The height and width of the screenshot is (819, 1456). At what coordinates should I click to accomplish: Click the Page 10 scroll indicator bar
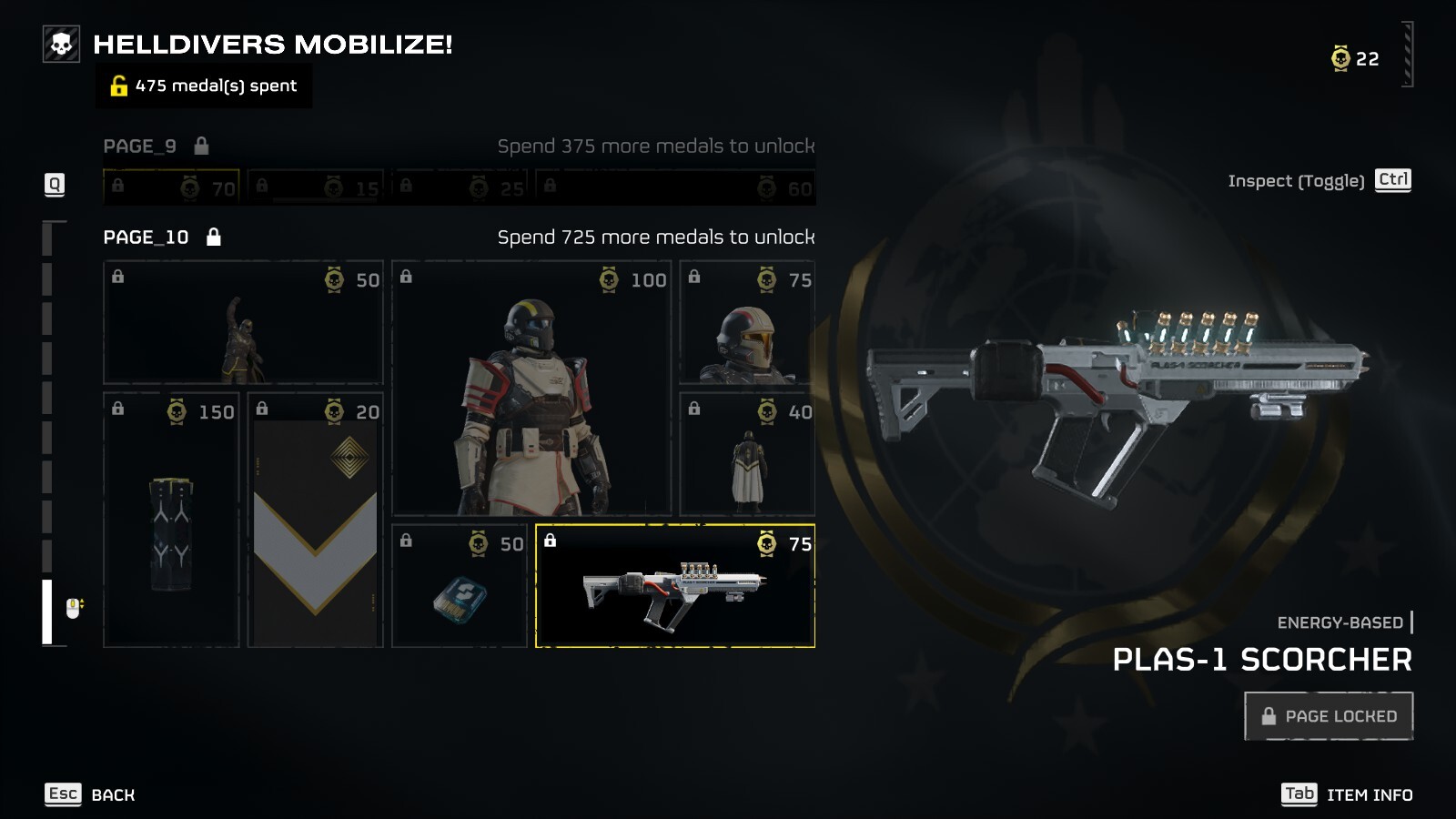click(47, 612)
